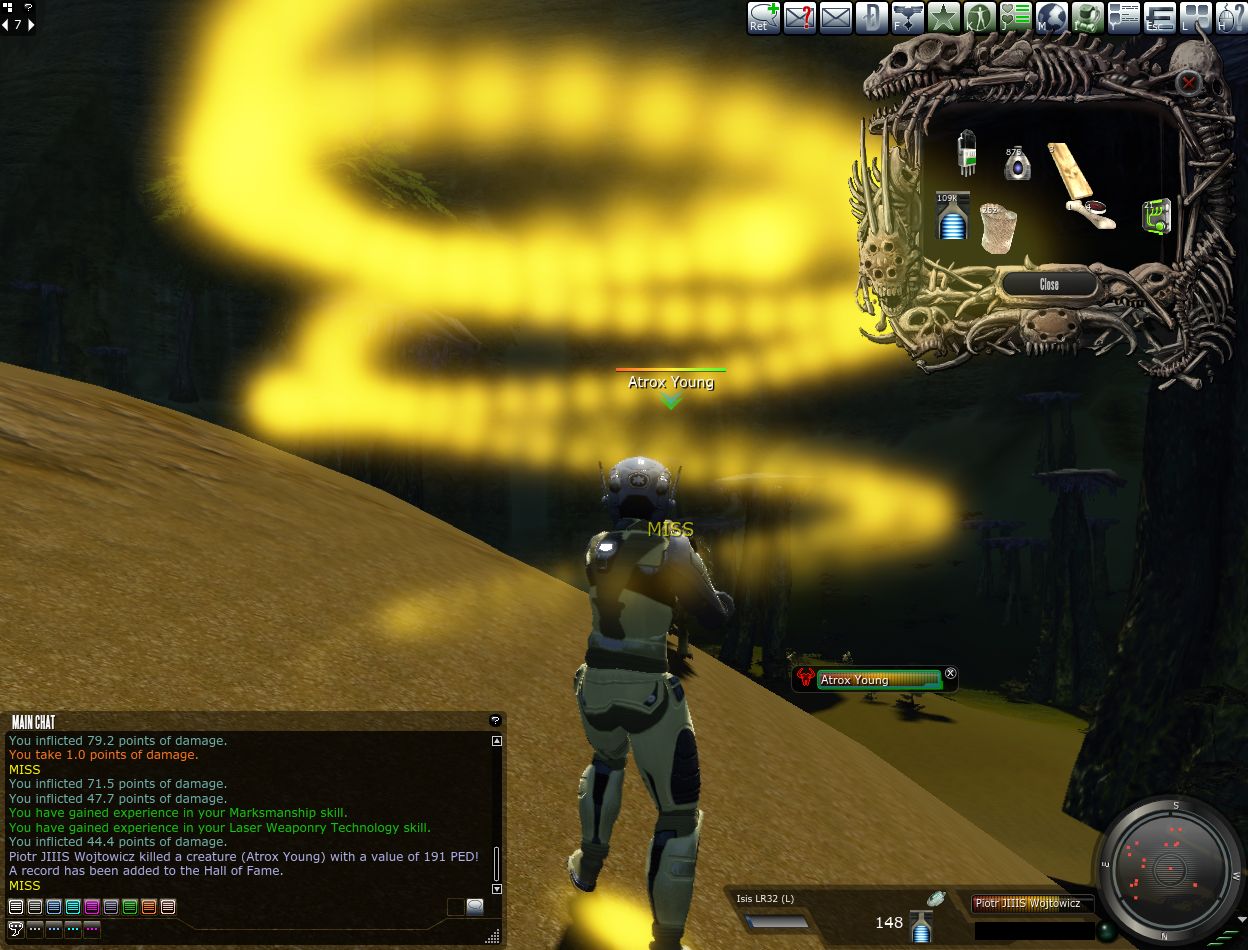Click the chat scroll-down arrow

click(x=497, y=888)
